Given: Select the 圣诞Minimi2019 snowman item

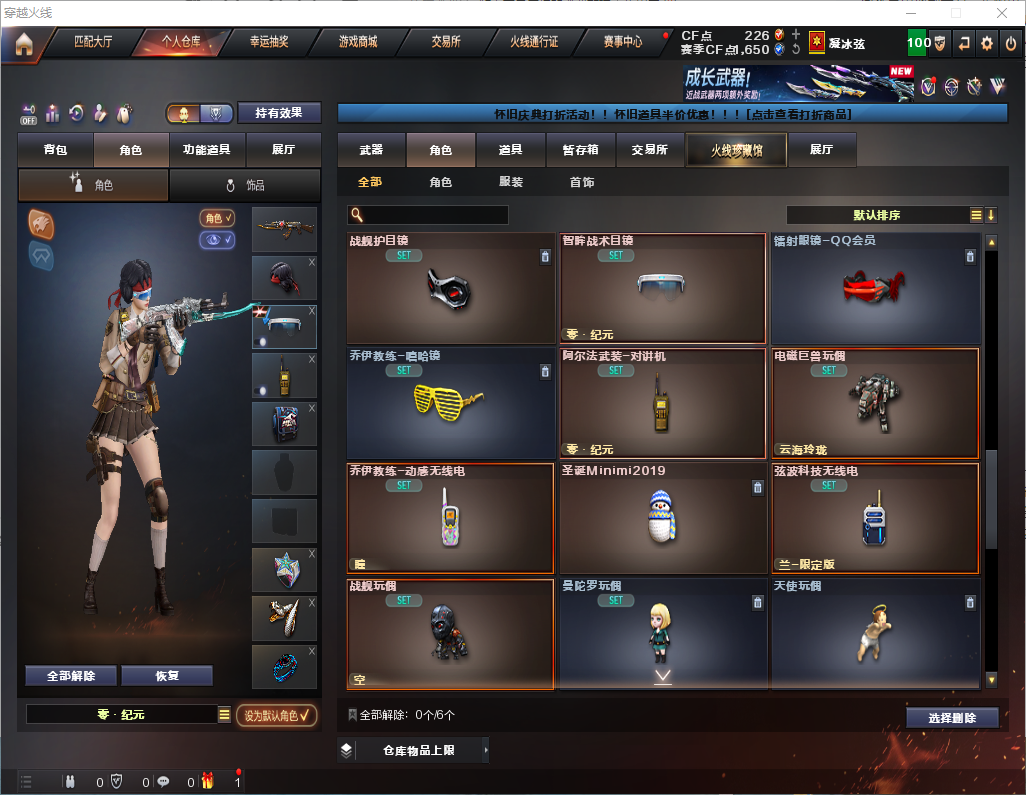Looking at the screenshot, I should click(662, 518).
